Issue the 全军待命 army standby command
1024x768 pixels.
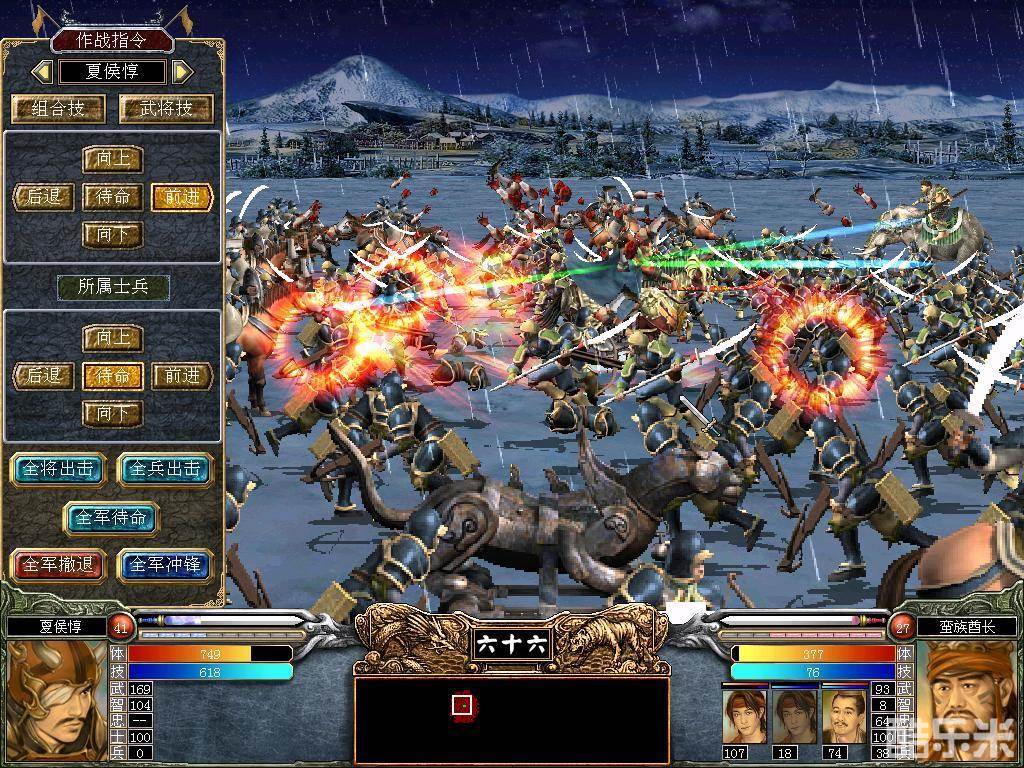click(x=111, y=517)
